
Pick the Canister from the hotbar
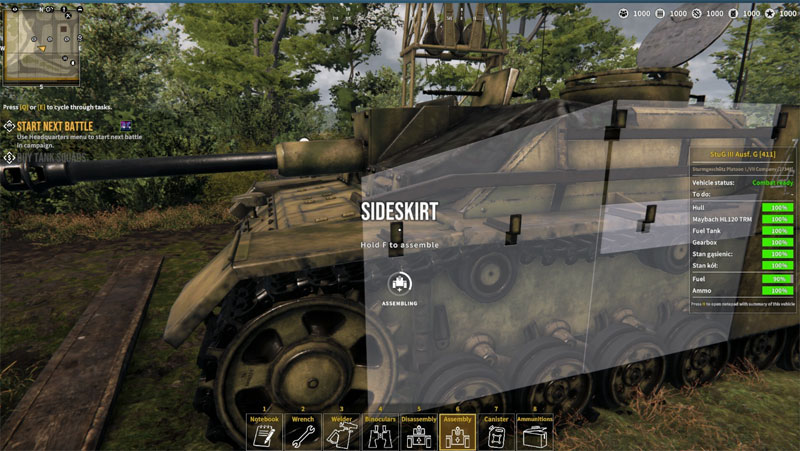tap(496, 432)
